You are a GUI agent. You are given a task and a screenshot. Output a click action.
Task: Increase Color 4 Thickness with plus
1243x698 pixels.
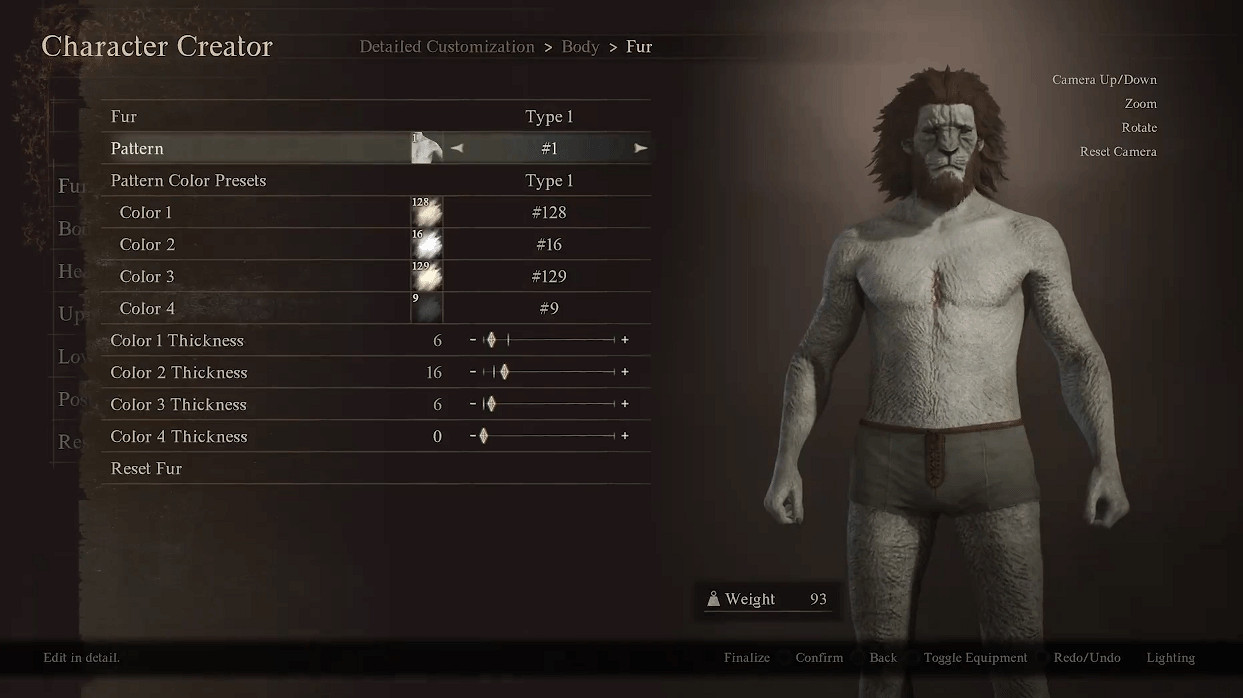tap(625, 436)
